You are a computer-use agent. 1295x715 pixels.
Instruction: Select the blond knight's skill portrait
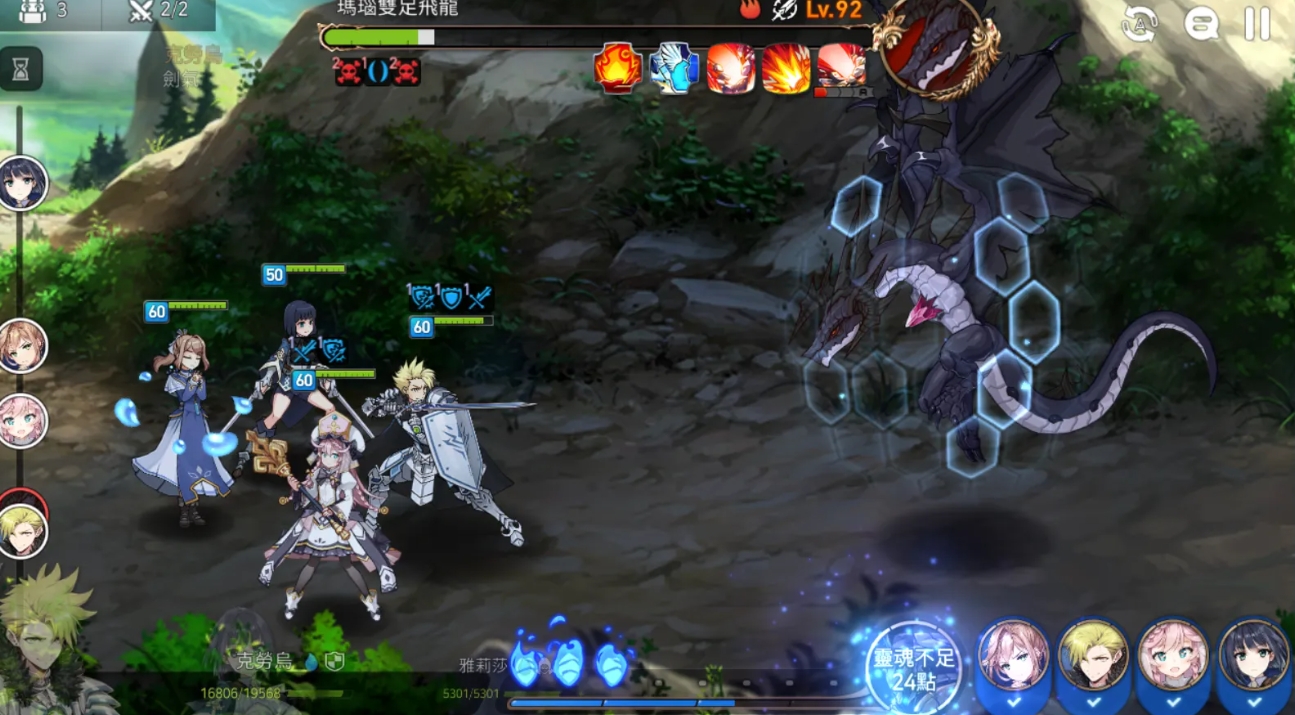tap(1093, 657)
